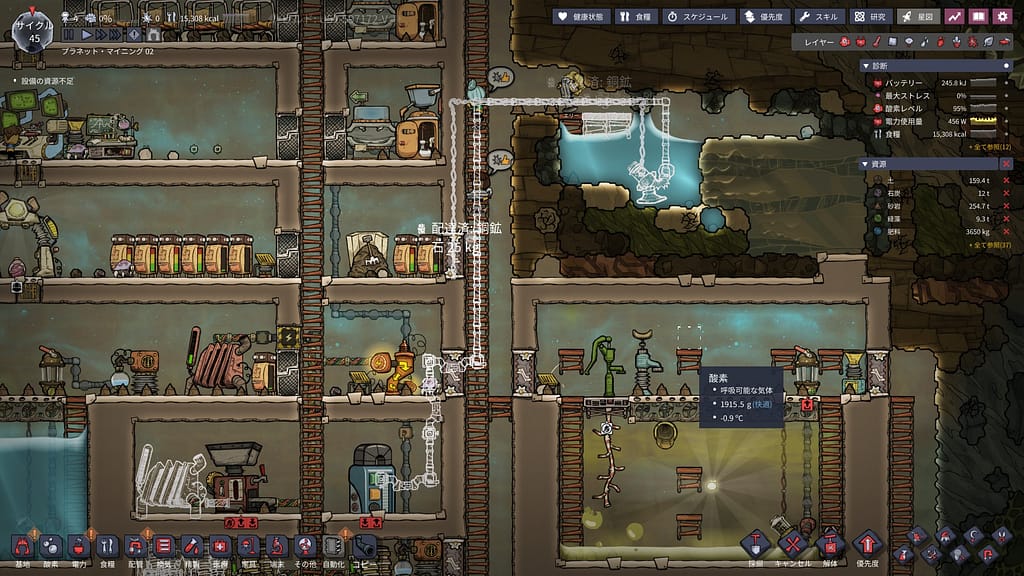Activate the コピー (Copy) tool

click(x=363, y=547)
